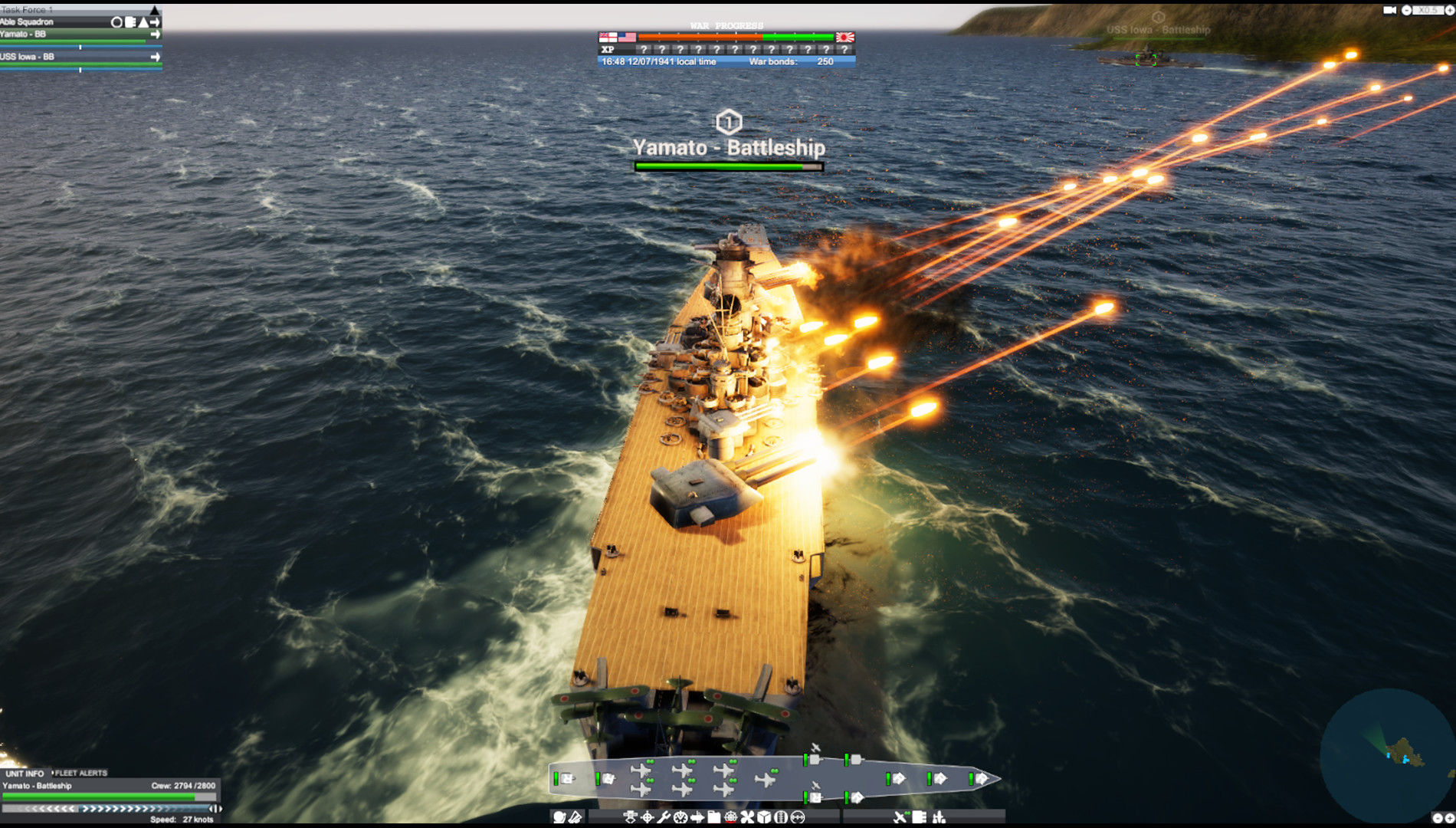This screenshot has width=1456, height=828.
Task: Select the clock timer icon in the toolbar
Action: tap(680, 818)
